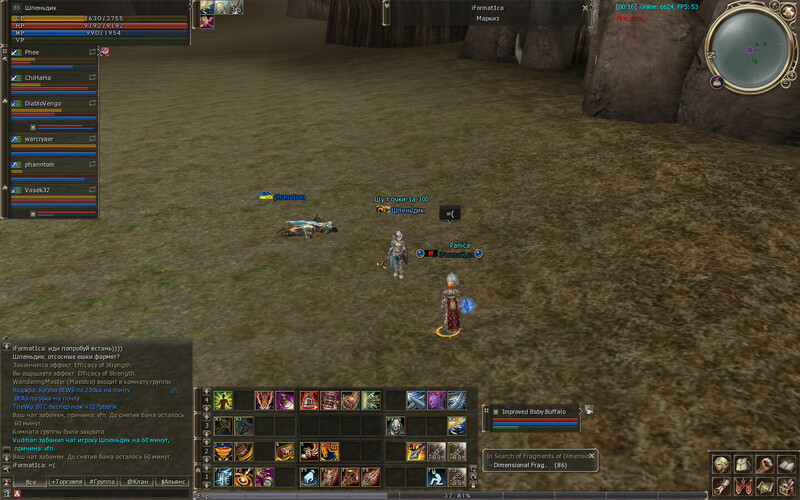Select the Все chat tab
Image resolution: width=800 pixels, height=500 pixels.
31,481
